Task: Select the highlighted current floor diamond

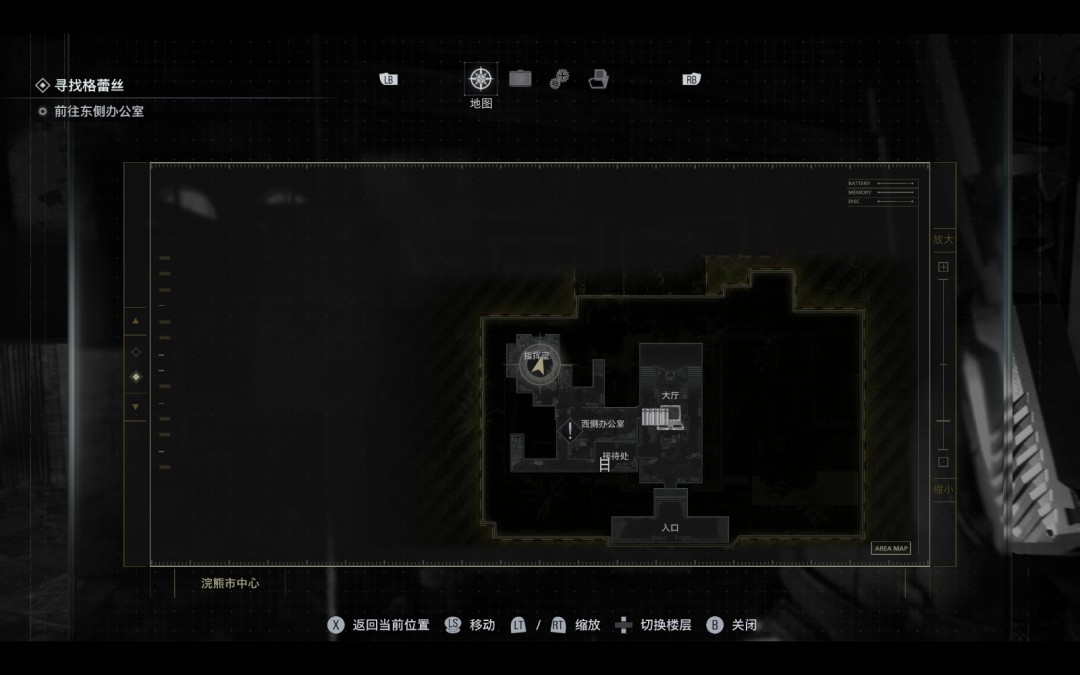Action: point(136,377)
